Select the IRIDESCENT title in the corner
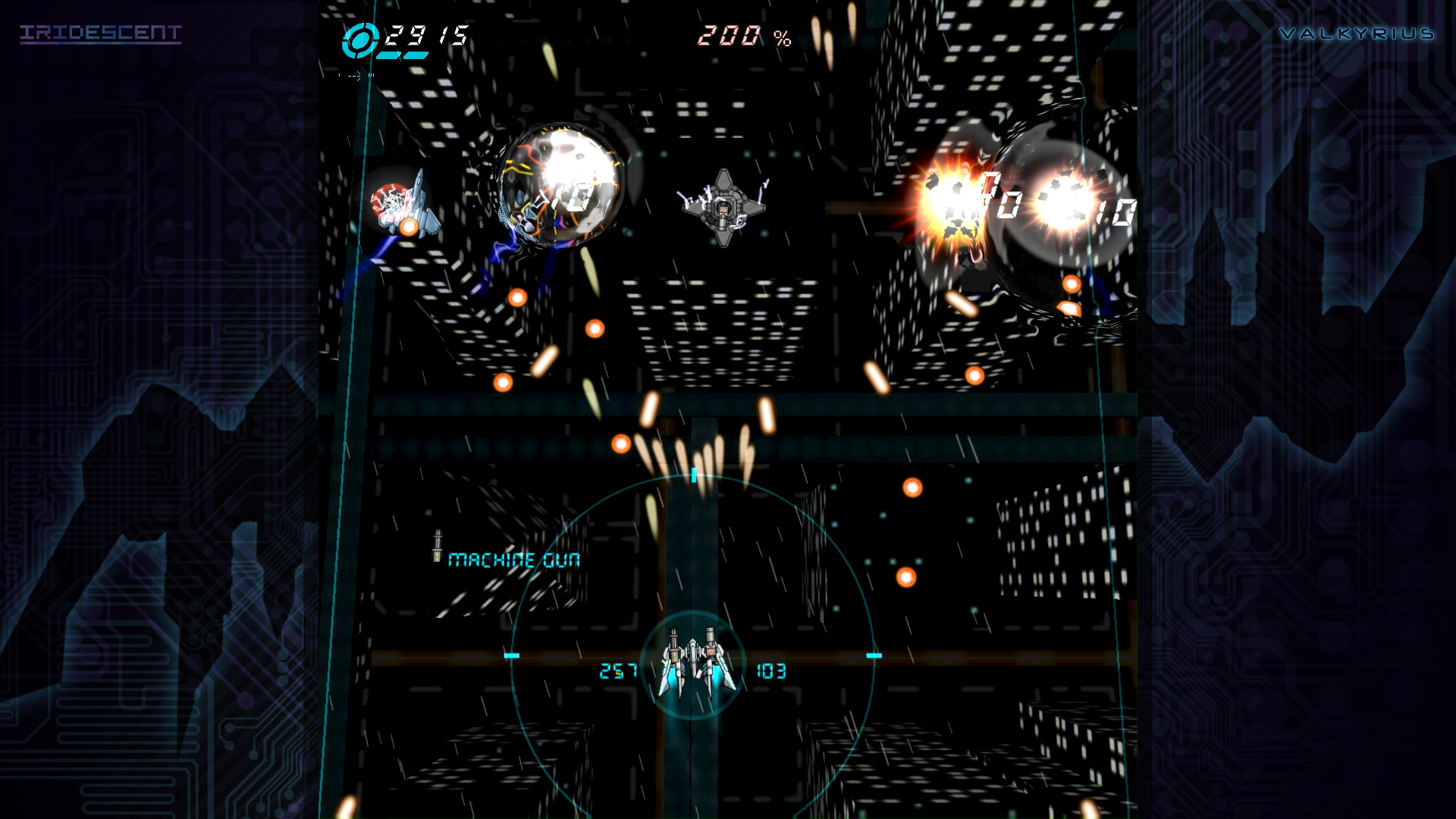This screenshot has width=1456, height=819. (x=101, y=33)
